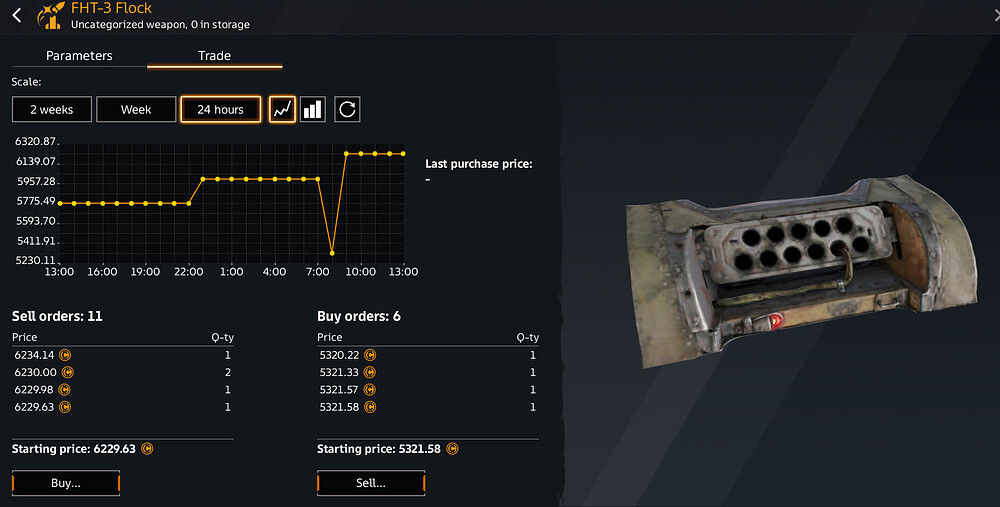Go back using the arrow button
Screen dimensions: 1000x507
click(x=17, y=16)
